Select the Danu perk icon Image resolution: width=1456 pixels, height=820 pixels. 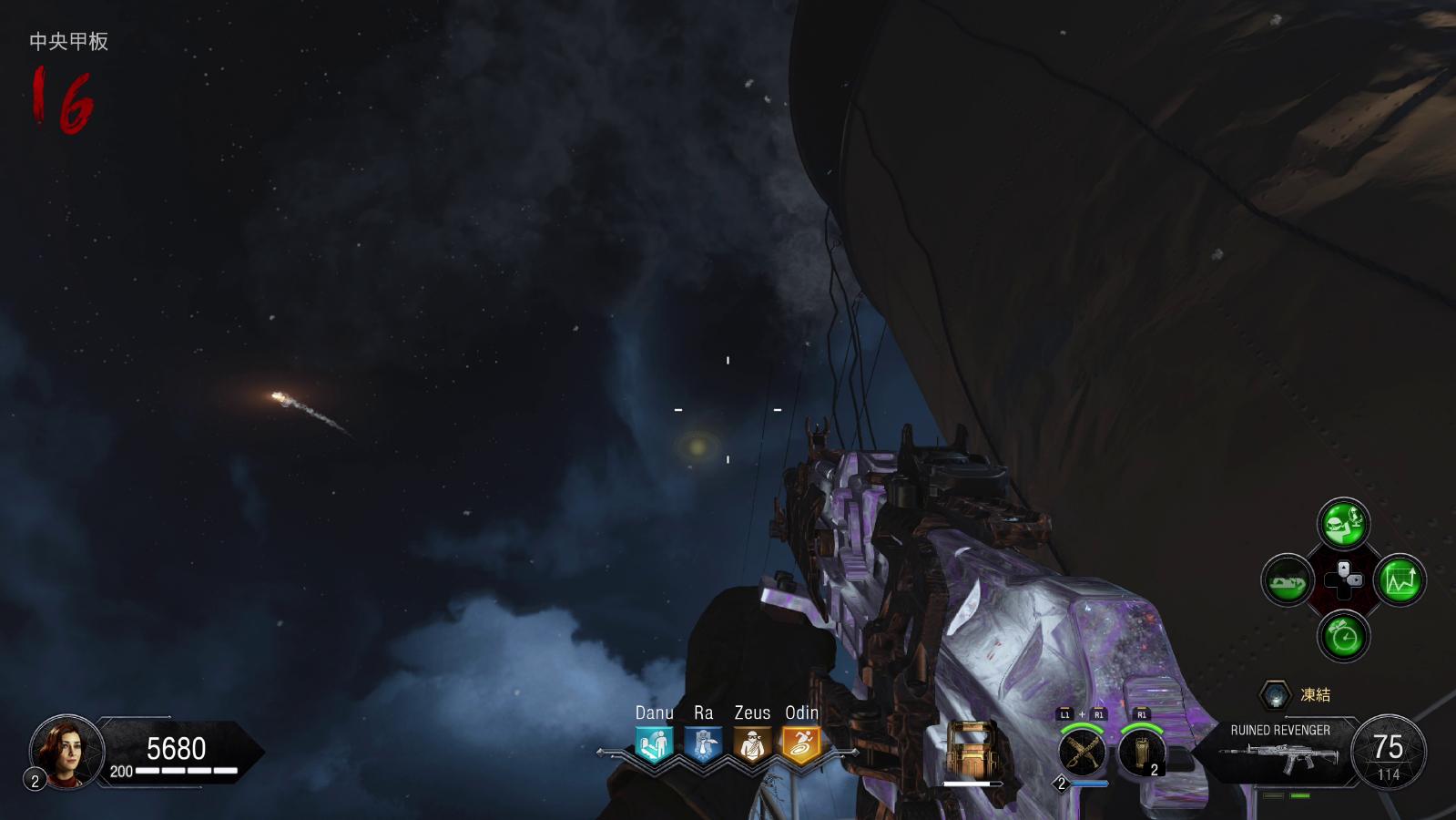click(x=654, y=745)
